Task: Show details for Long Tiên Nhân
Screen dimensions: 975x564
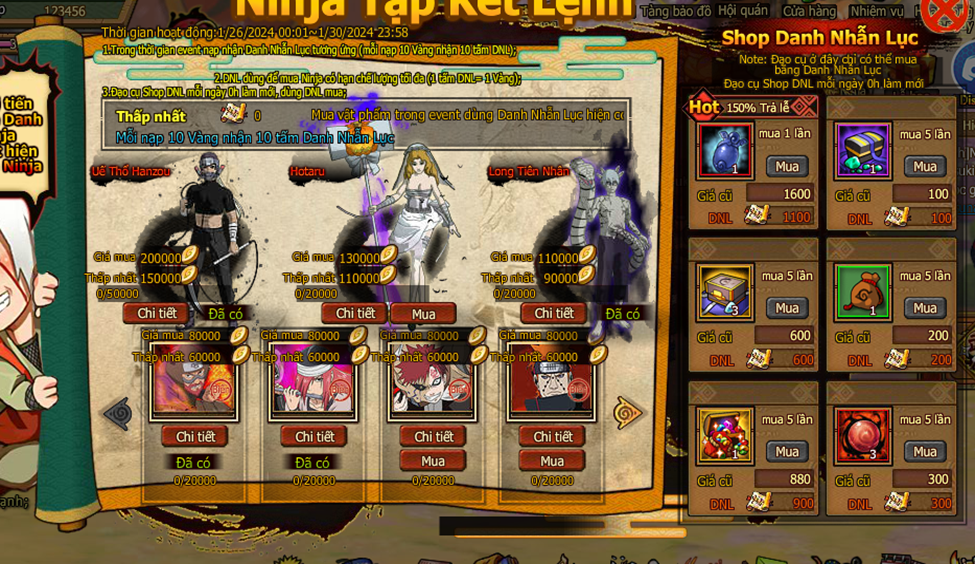Action: 553,314
